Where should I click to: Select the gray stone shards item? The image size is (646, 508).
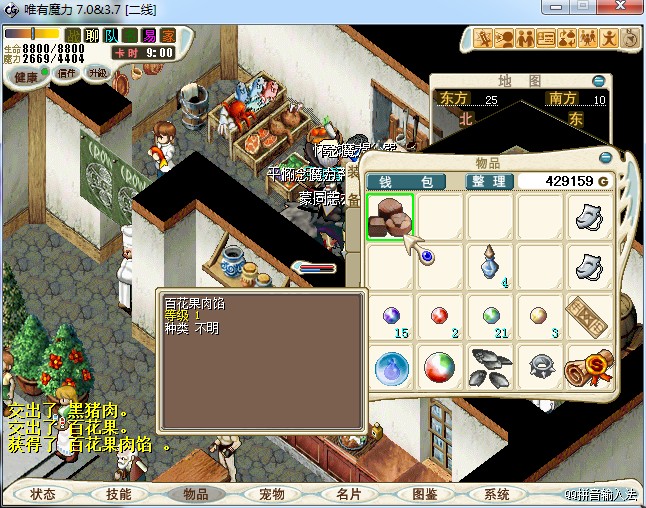click(x=490, y=366)
